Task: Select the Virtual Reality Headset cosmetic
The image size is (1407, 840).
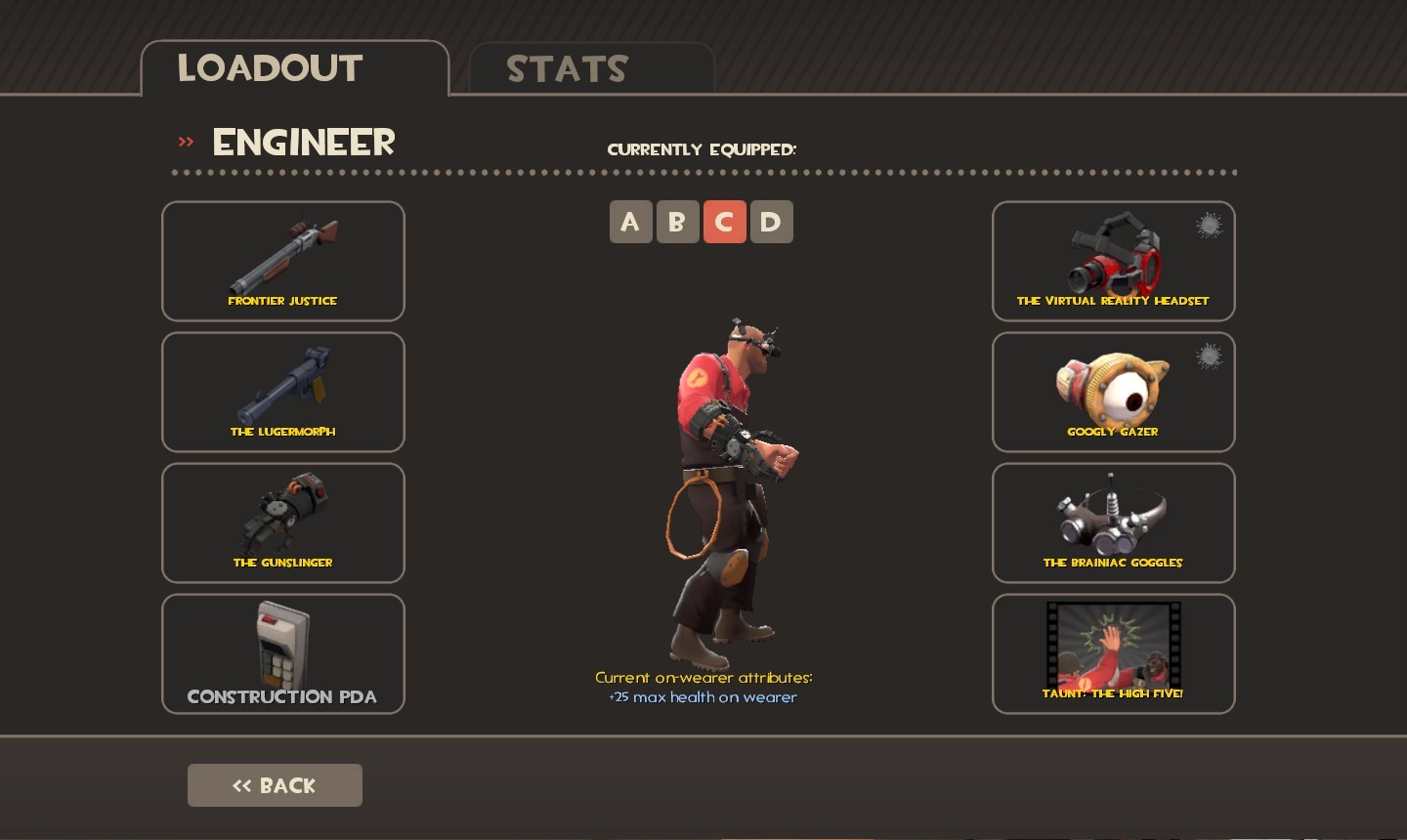Action: (x=1113, y=261)
